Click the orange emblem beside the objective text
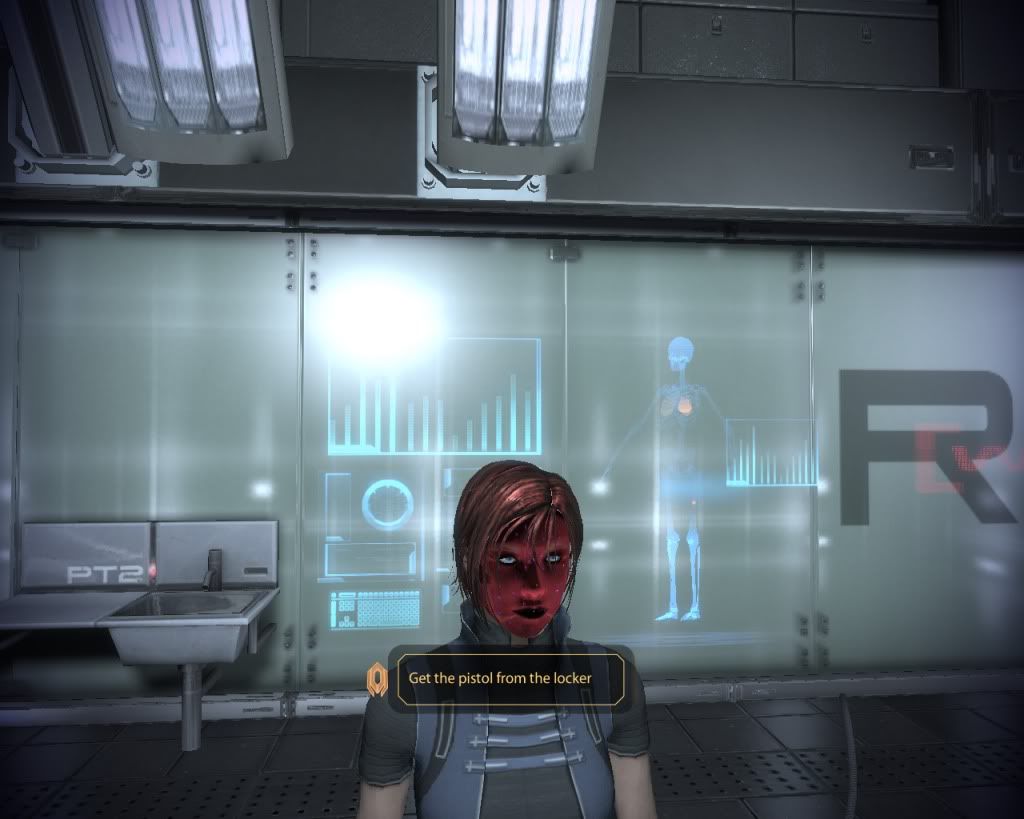The width and height of the screenshot is (1024, 819). (x=376, y=679)
